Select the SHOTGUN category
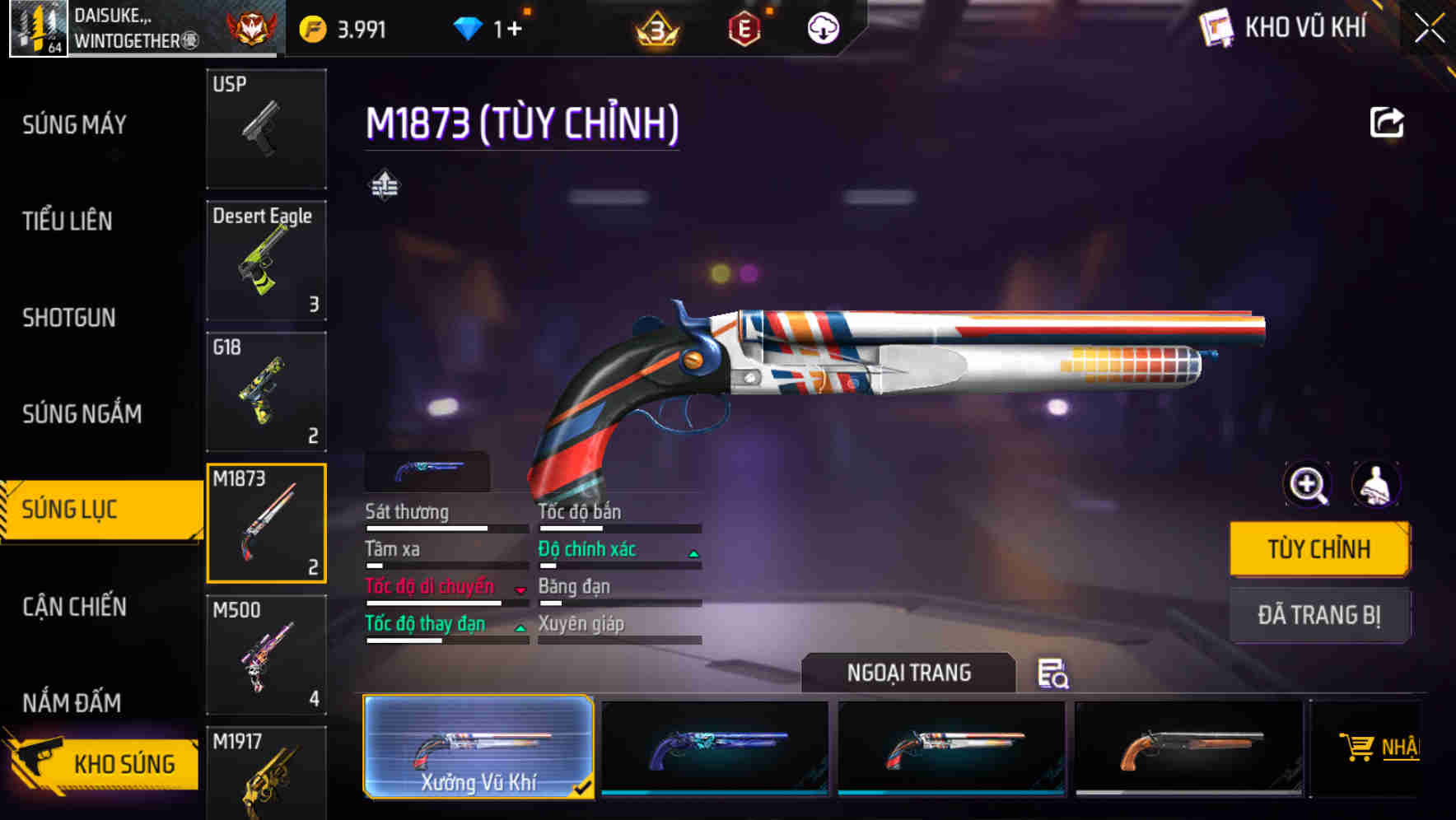The height and width of the screenshot is (820, 1456). click(69, 318)
